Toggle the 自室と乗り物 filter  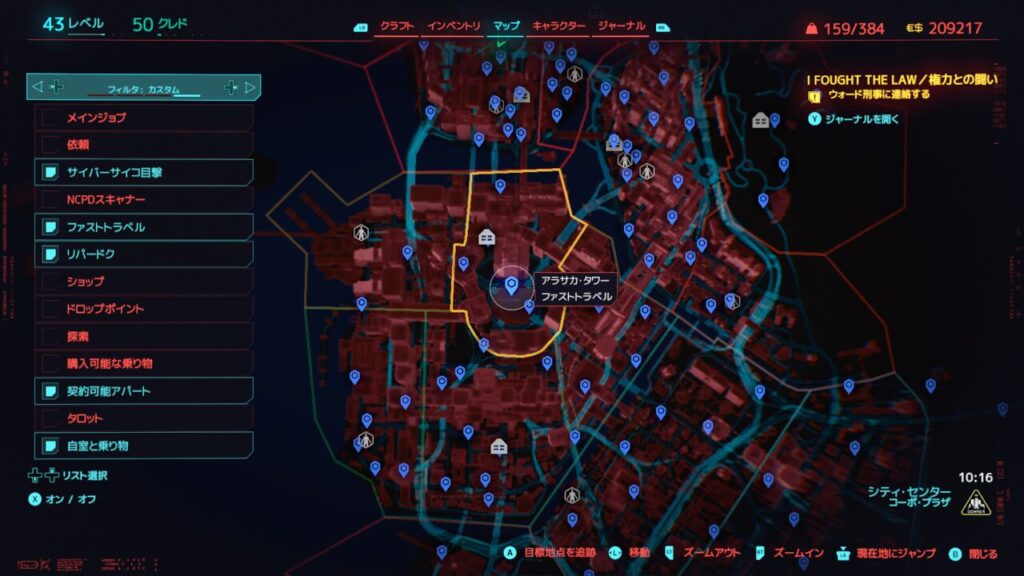tap(145, 445)
